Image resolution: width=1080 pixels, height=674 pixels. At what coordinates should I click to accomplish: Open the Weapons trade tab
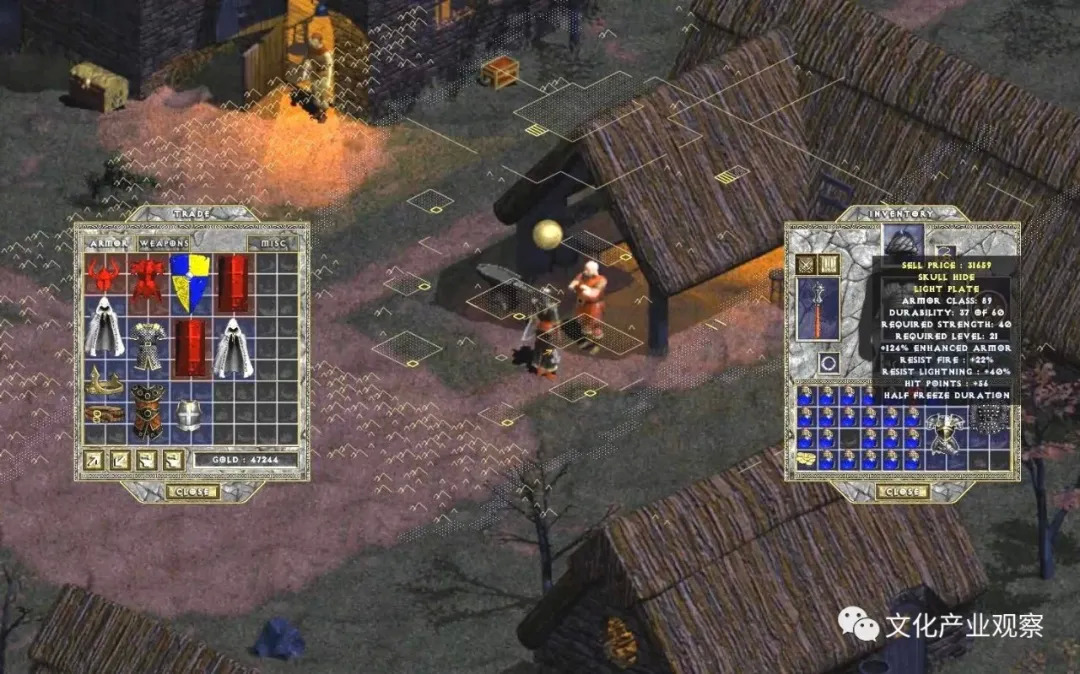tap(163, 242)
